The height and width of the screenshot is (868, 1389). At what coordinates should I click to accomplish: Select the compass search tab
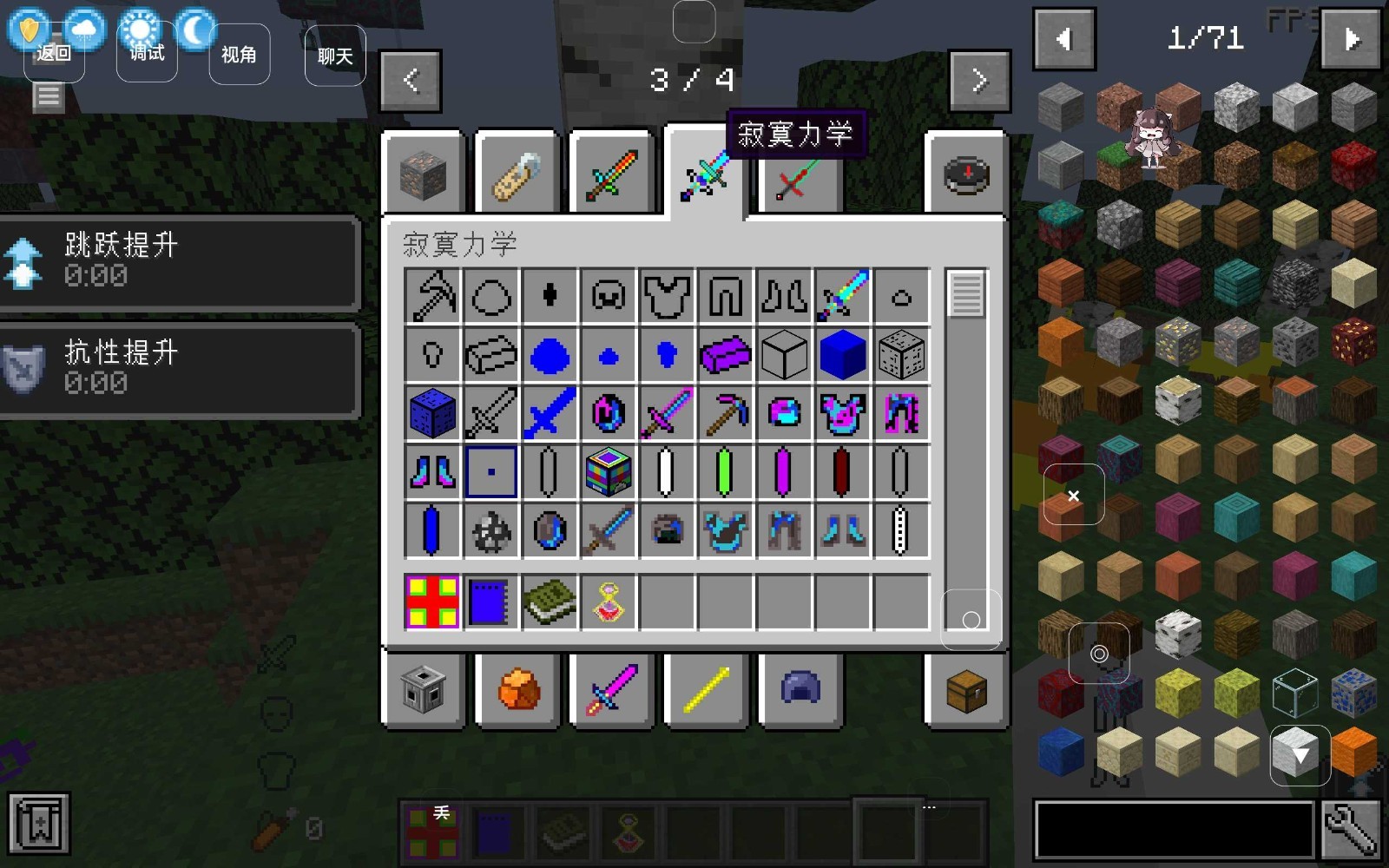965,174
